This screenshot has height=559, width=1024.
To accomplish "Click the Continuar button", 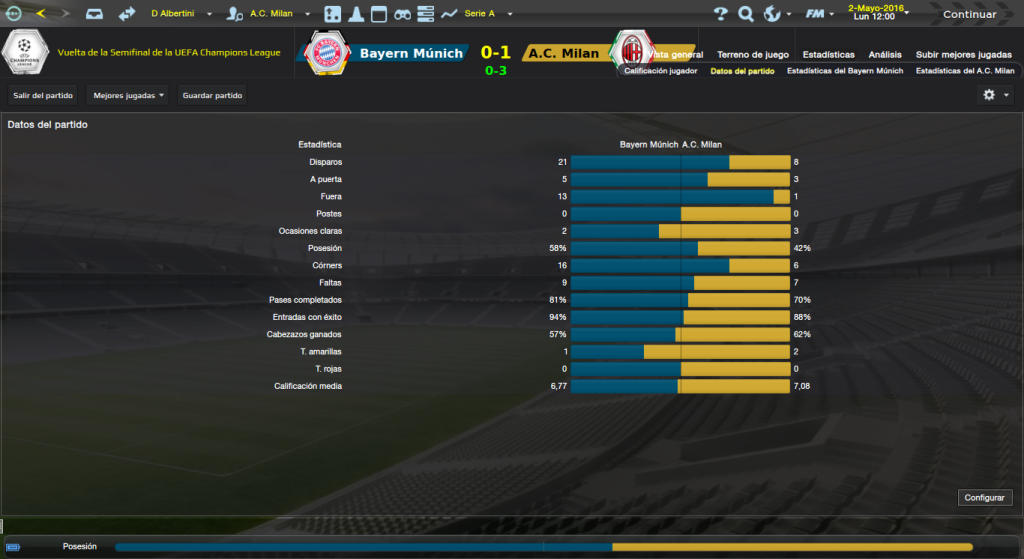I will (x=969, y=14).
